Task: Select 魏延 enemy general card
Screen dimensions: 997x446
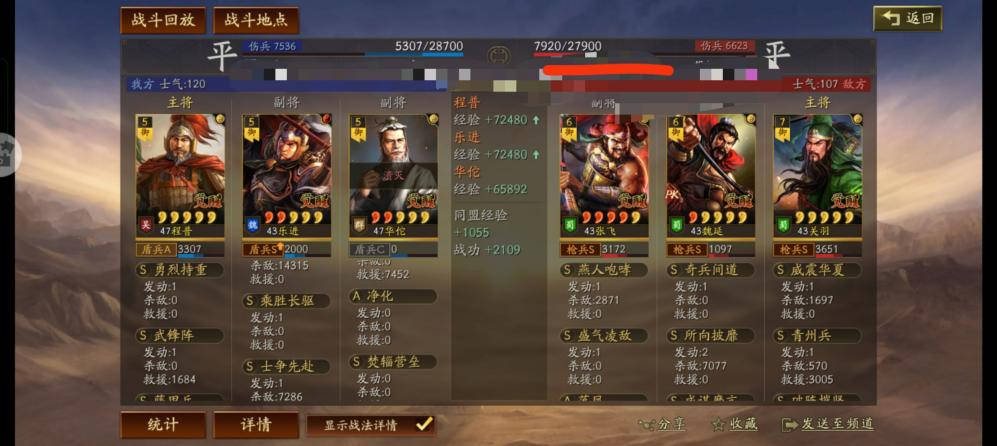Action: (x=711, y=170)
